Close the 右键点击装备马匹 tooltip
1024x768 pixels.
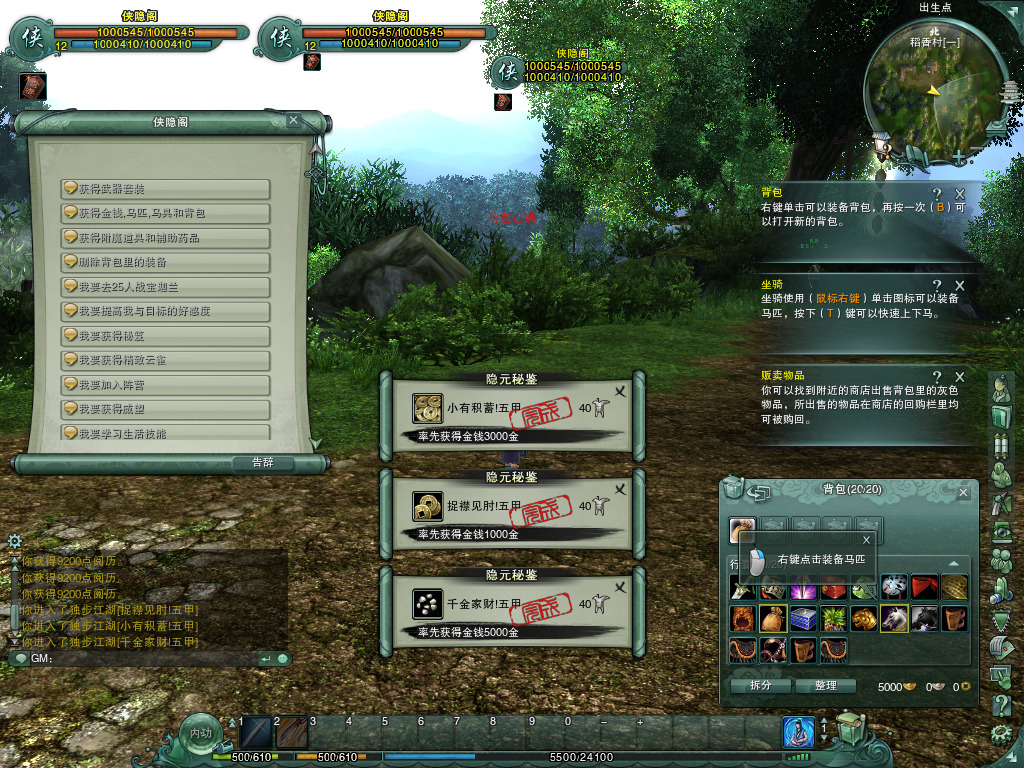[866, 540]
